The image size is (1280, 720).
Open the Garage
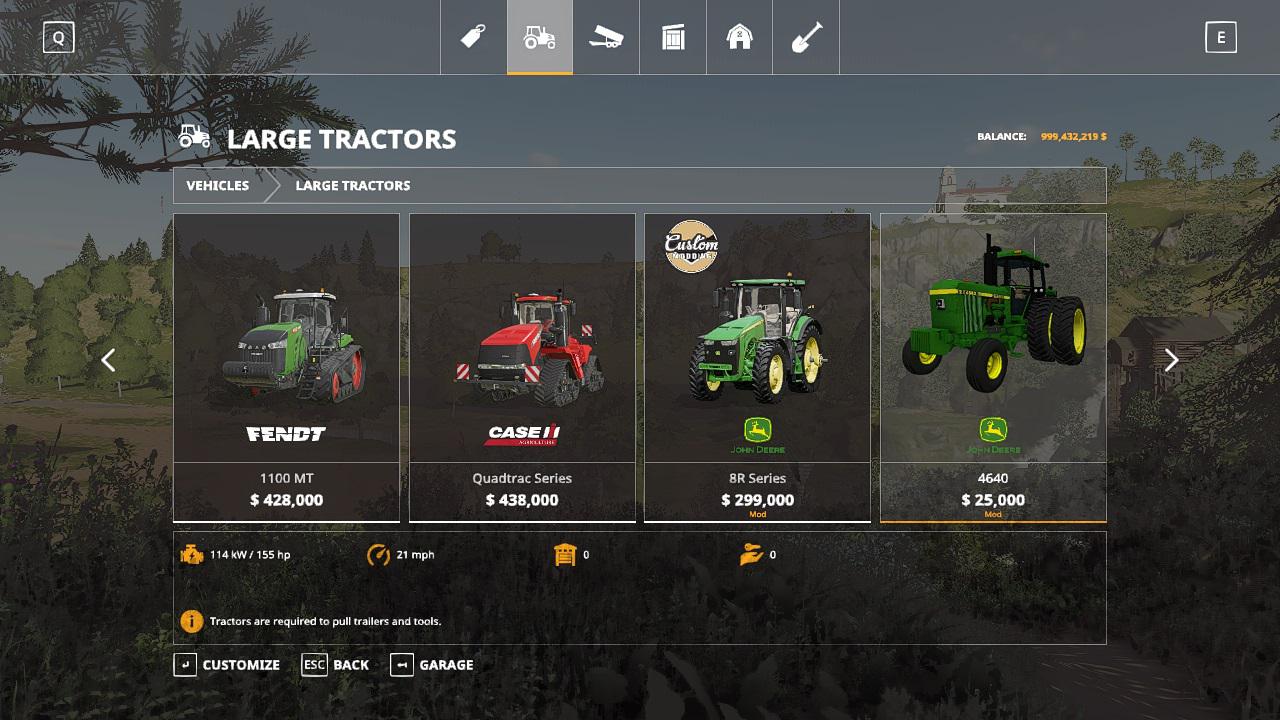point(432,665)
